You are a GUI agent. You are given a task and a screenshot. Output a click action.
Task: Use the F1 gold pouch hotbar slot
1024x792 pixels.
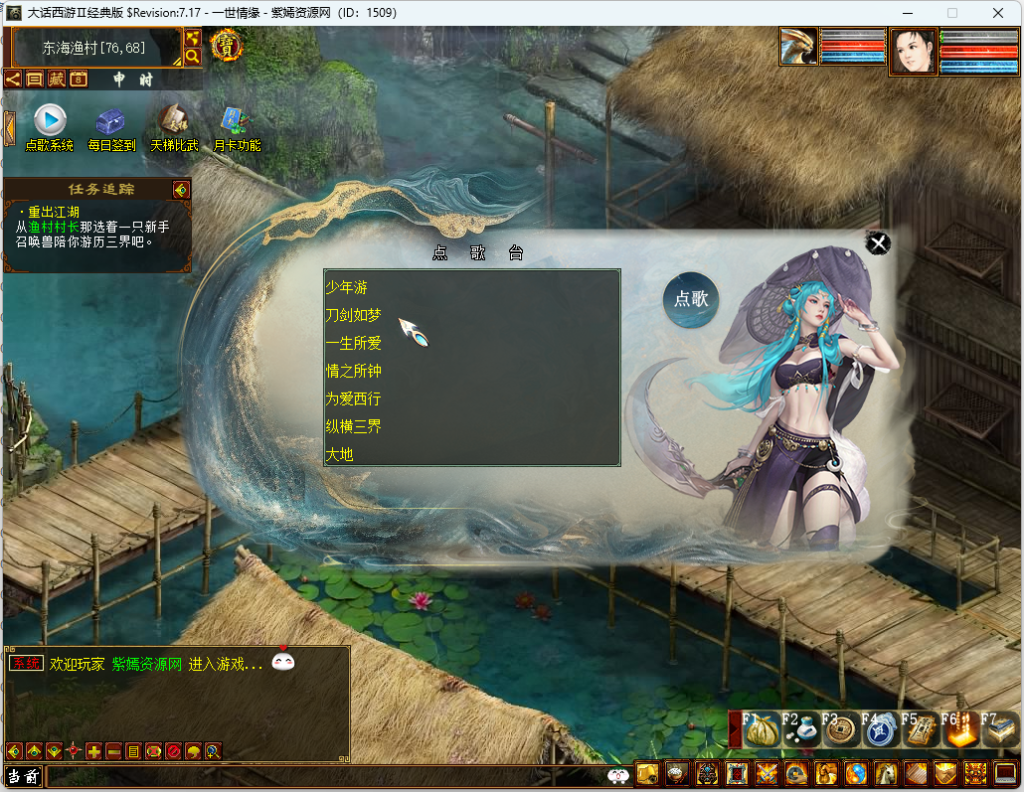pyautogui.click(x=763, y=731)
